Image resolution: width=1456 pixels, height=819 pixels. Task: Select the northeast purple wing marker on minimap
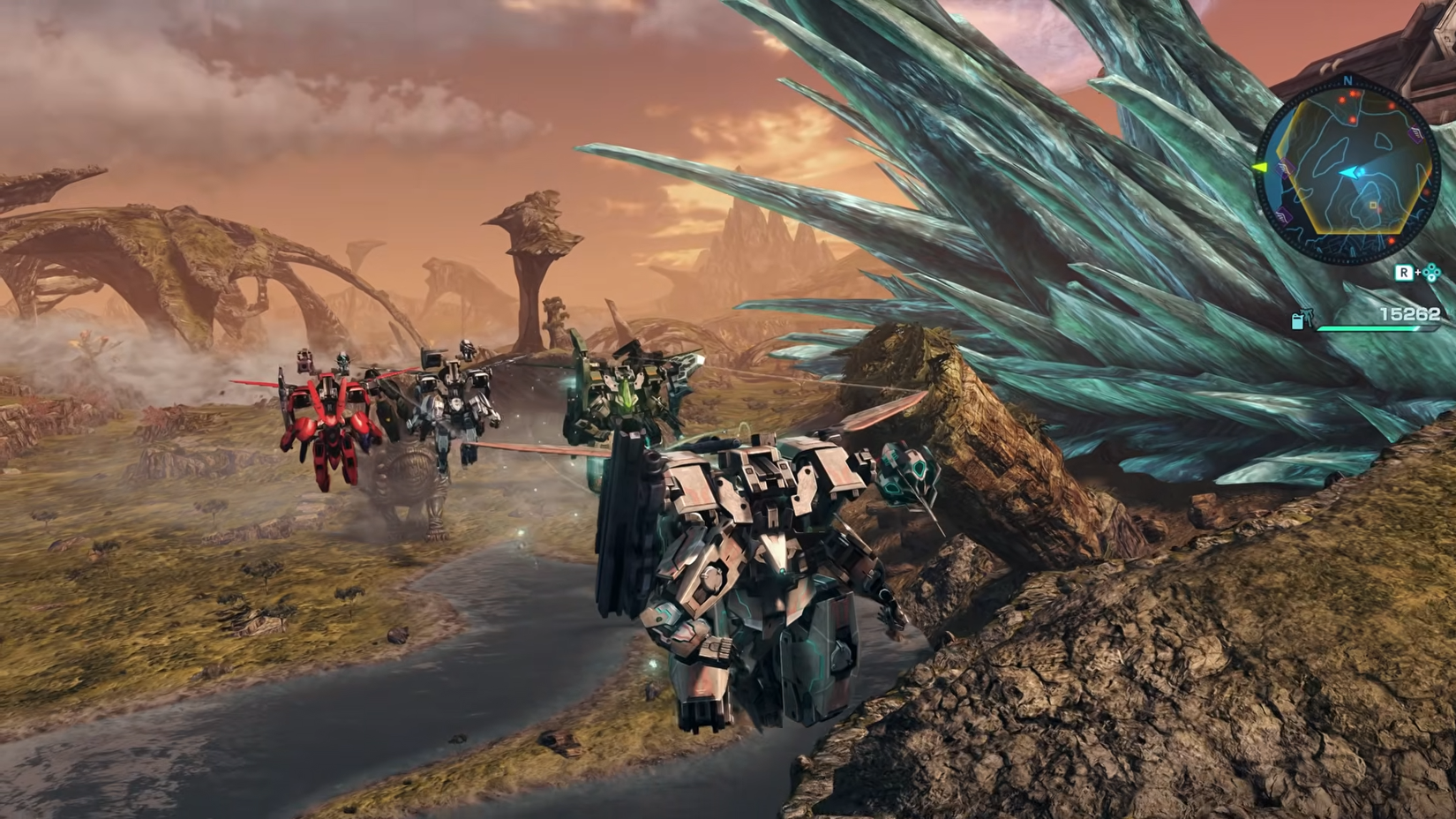[x=1416, y=135]
